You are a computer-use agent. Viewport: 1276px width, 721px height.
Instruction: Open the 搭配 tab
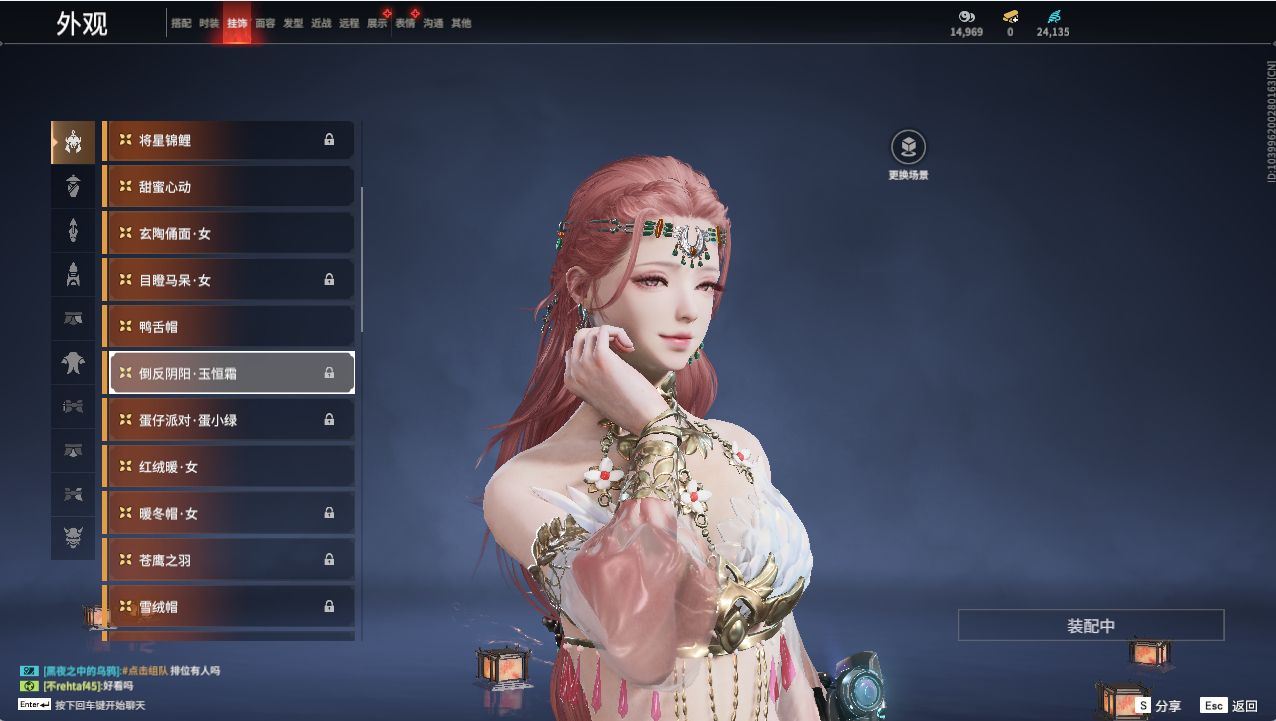(181, 23)
